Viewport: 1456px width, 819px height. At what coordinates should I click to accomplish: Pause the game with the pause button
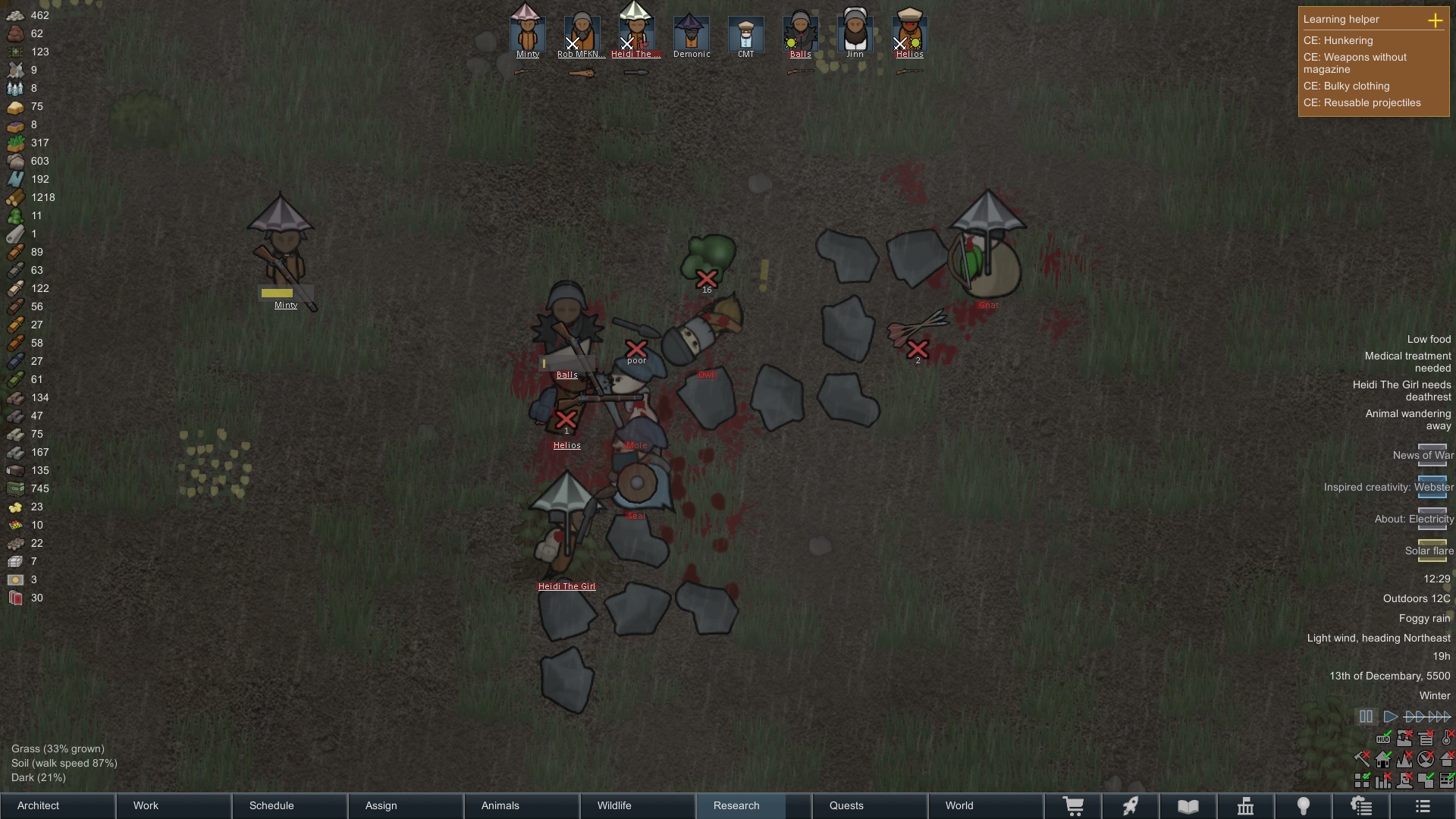pyautogui.click(x=1366, y=717)
